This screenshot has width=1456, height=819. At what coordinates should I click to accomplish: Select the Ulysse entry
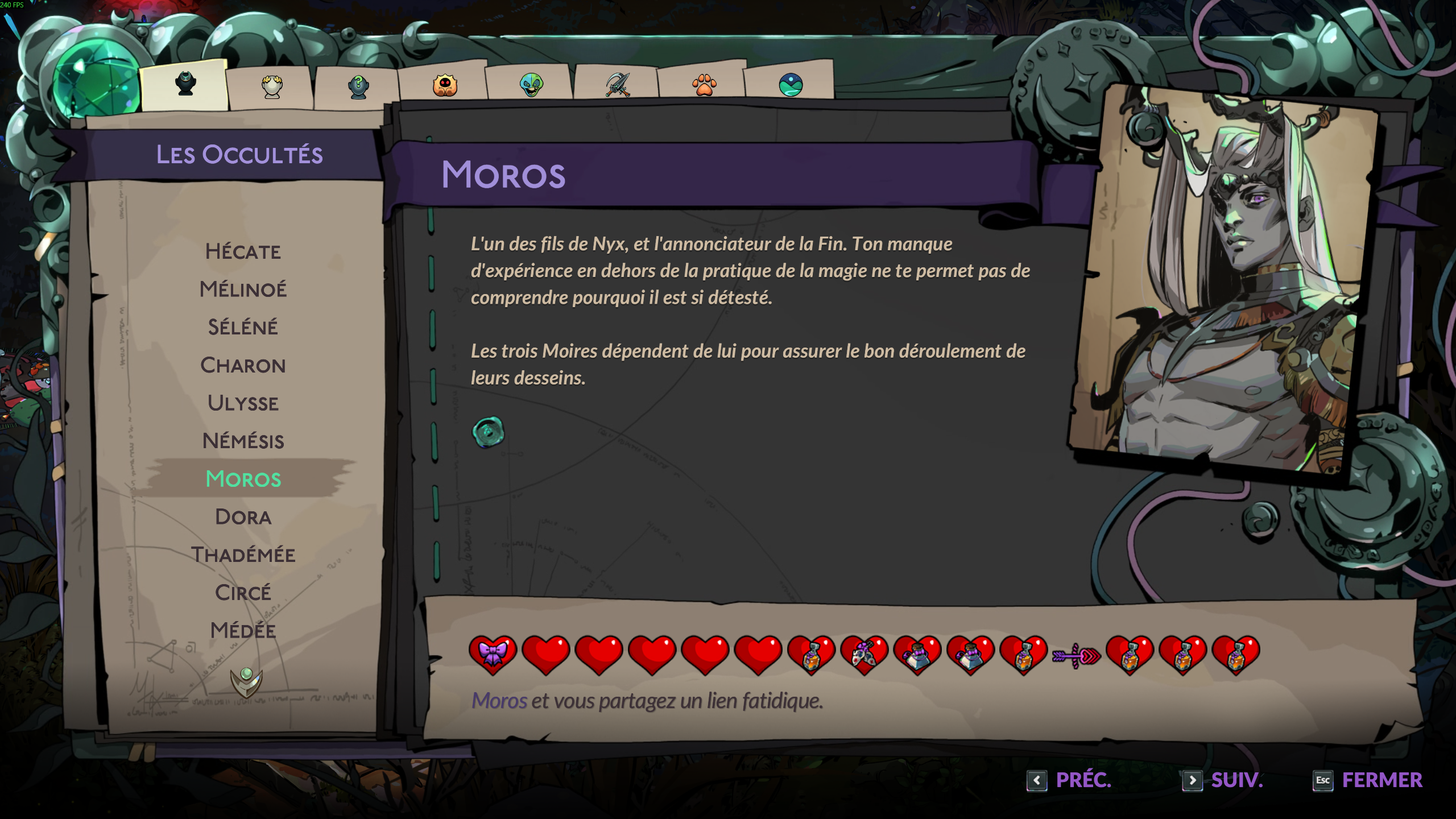tap(243, 403)
